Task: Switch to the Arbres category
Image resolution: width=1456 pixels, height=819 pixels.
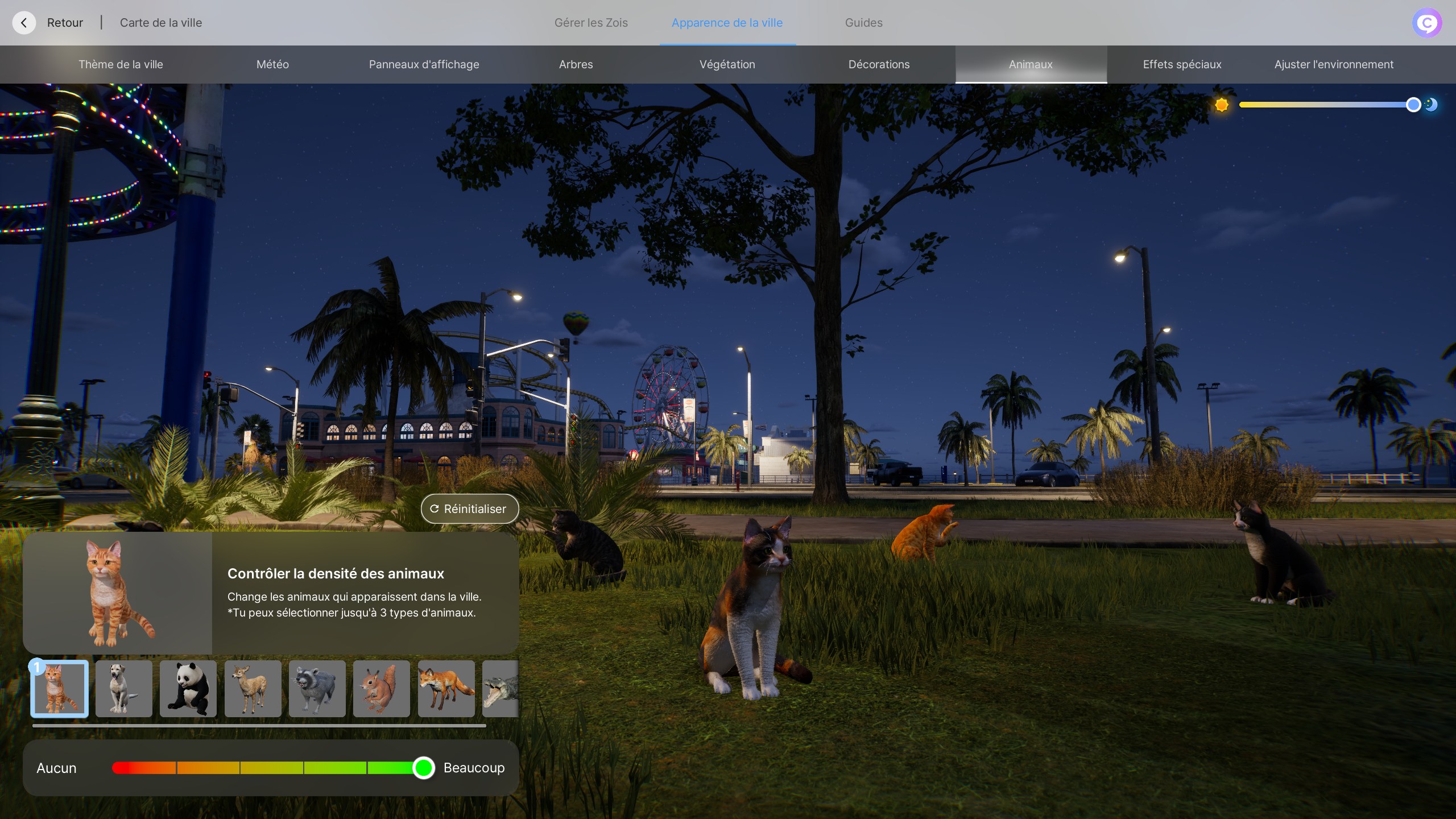Action: click(x=576, y=64)
